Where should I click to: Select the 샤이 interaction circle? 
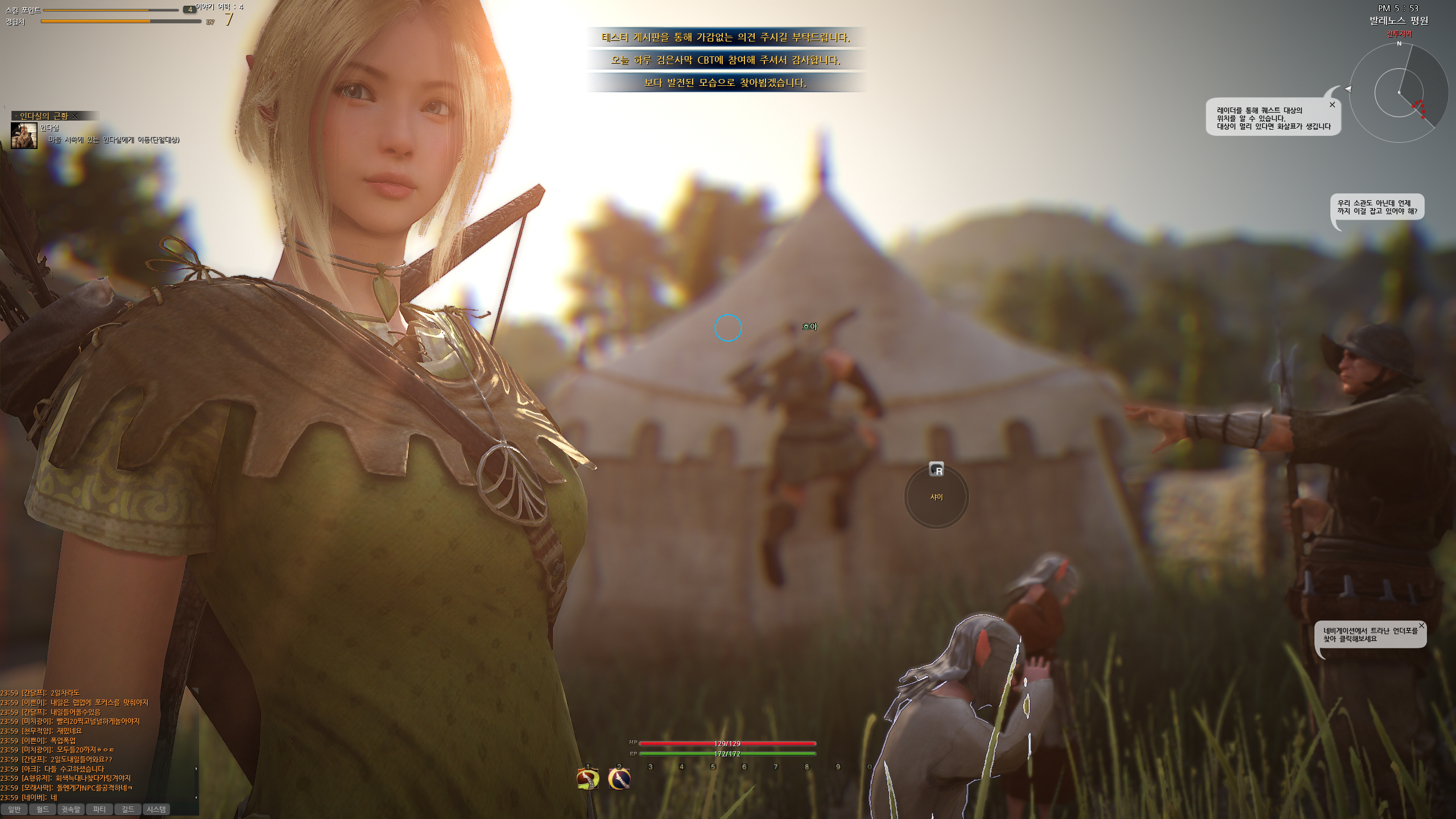[x=936, y=497]
